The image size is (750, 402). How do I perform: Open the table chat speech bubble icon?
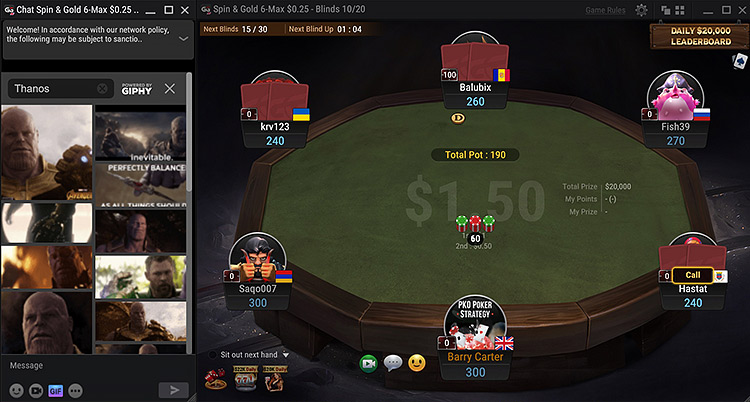coord(393,363)
